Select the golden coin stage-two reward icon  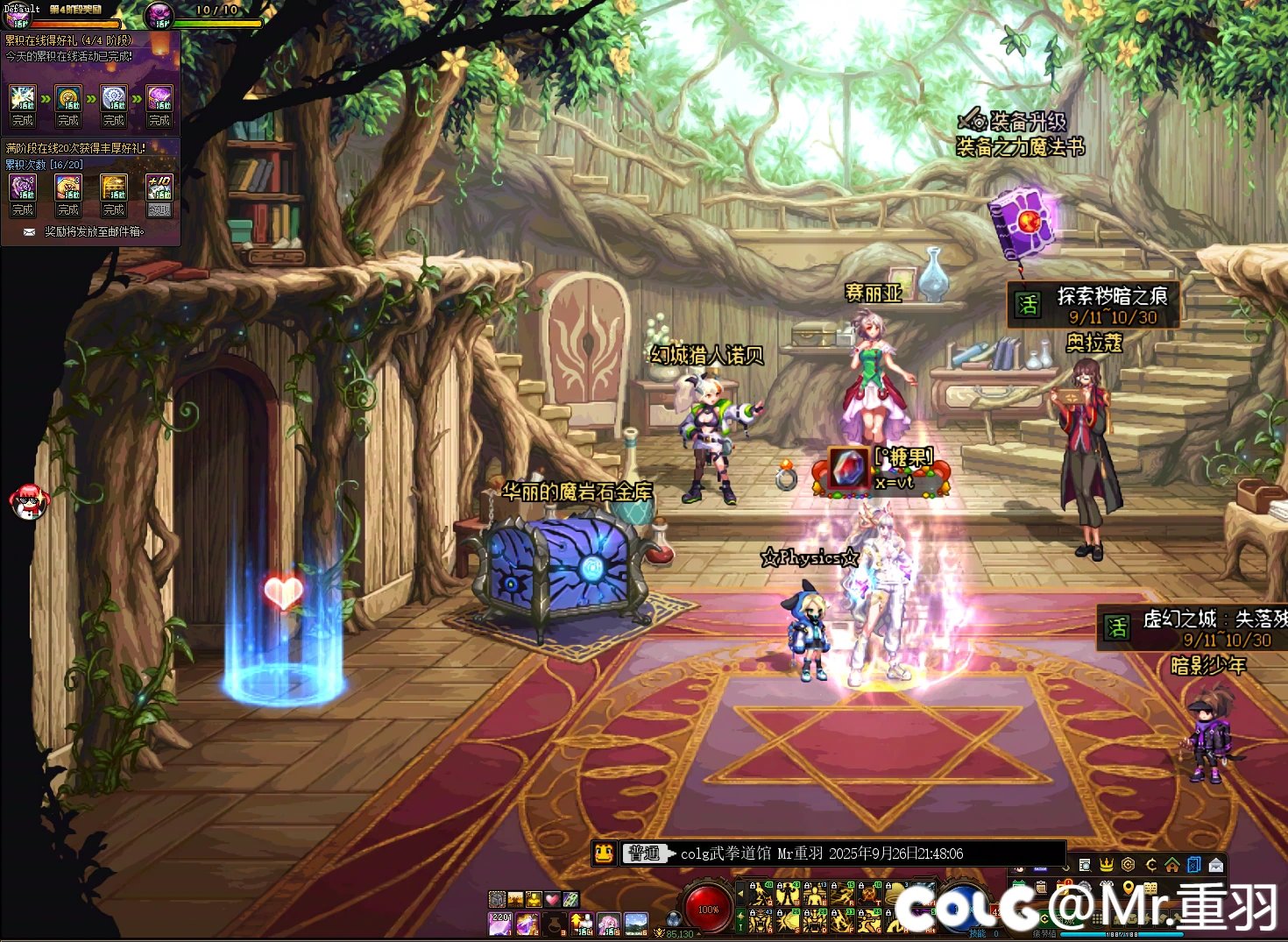coord(68,97)
